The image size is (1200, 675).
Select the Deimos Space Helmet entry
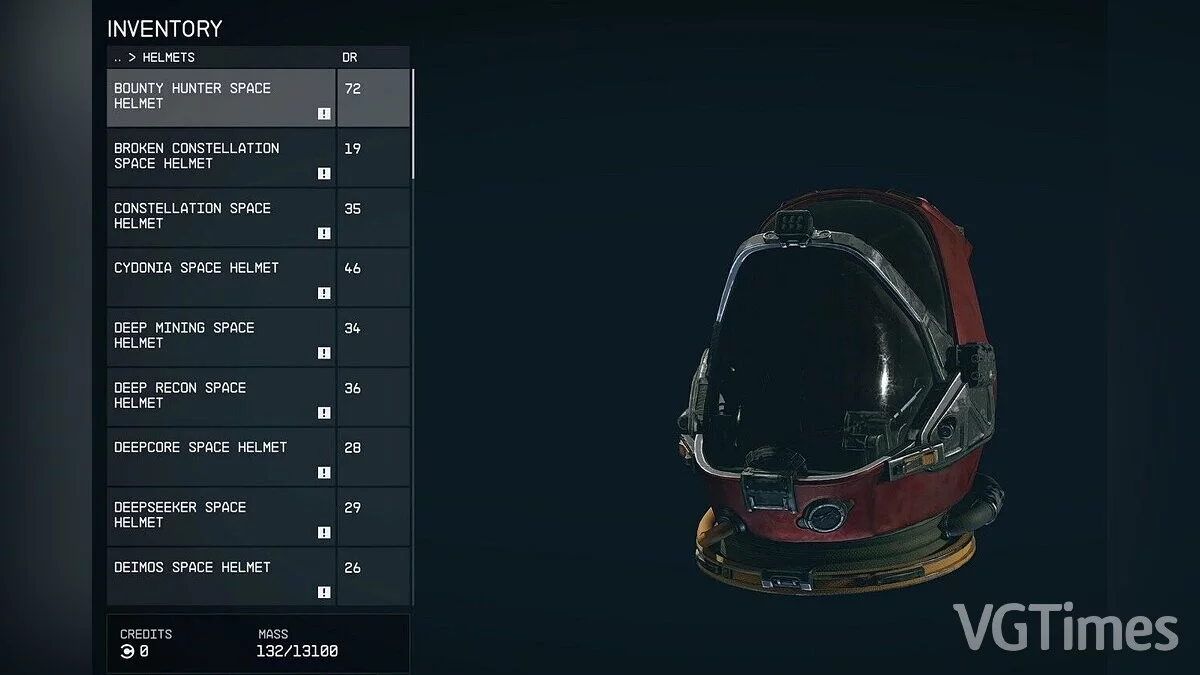[x=221, y=576]
